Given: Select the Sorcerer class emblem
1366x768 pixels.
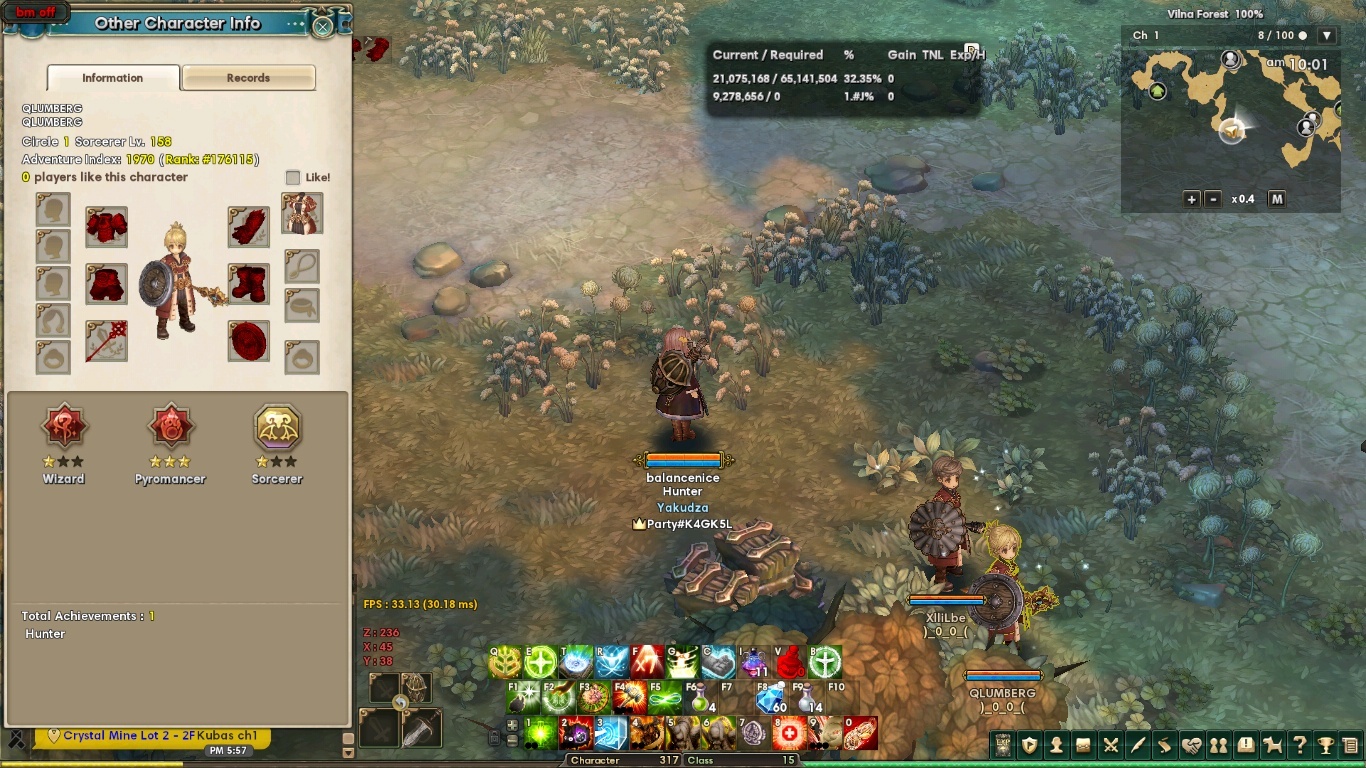Looking at the screenshot, I should tap(277, 427).
